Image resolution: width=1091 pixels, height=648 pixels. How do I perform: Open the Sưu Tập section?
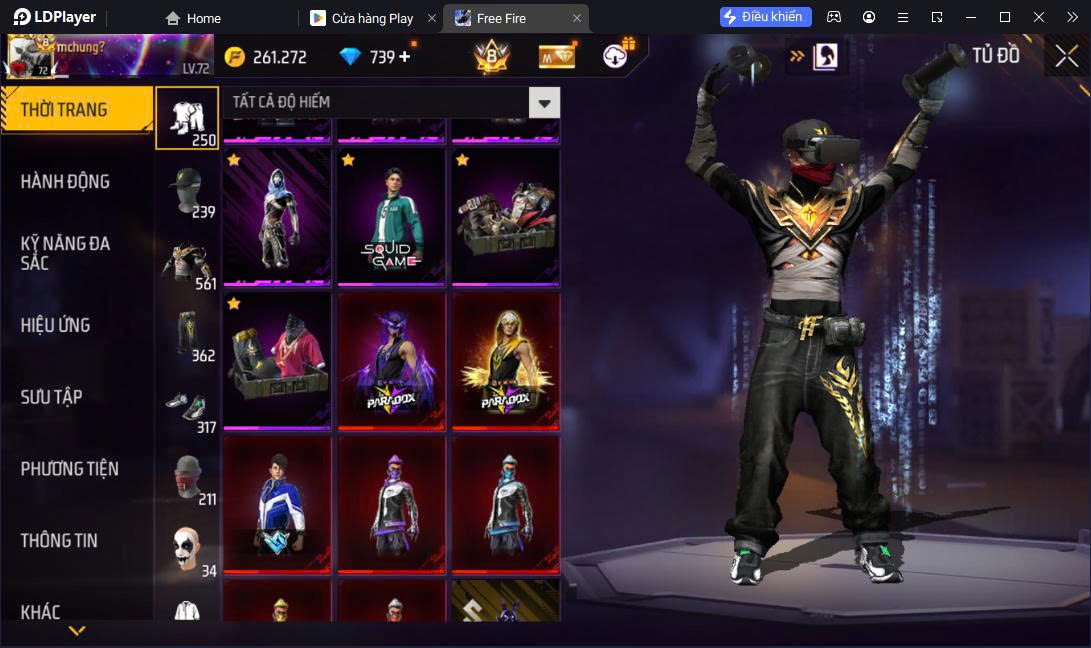coord(51,397)
